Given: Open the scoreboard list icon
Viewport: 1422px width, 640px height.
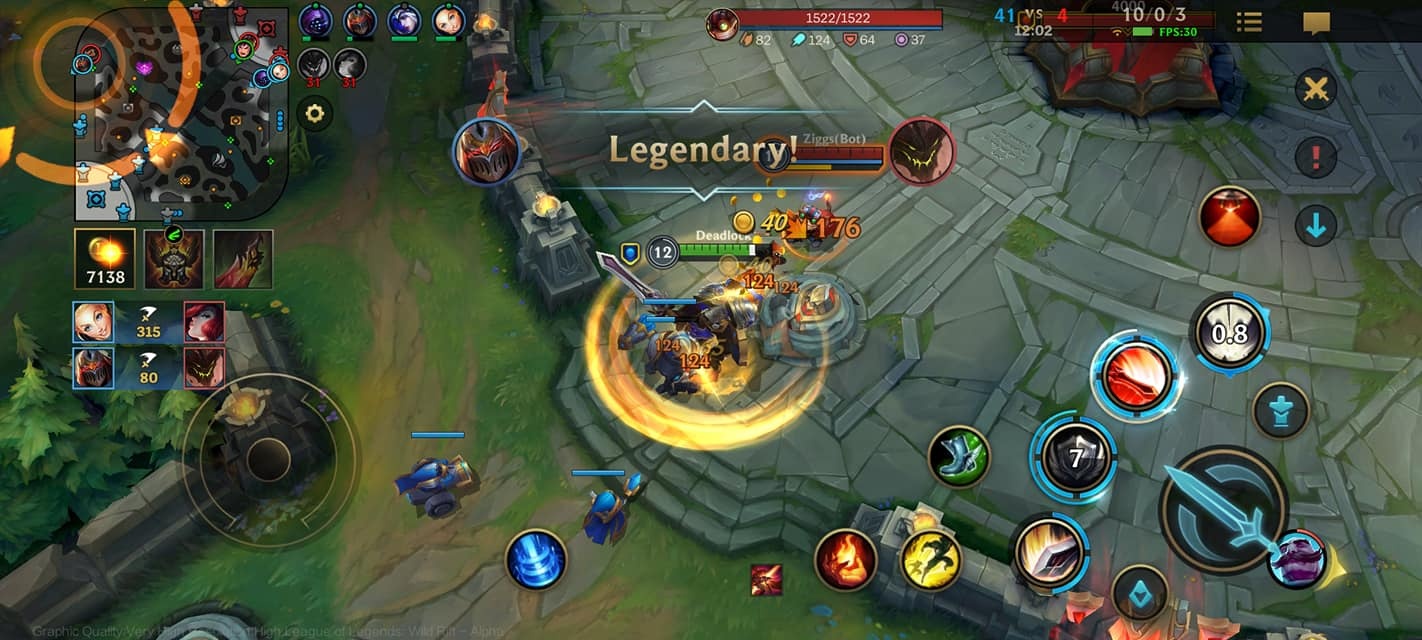Looking at the screenshot, I should tap(1248, 22).
